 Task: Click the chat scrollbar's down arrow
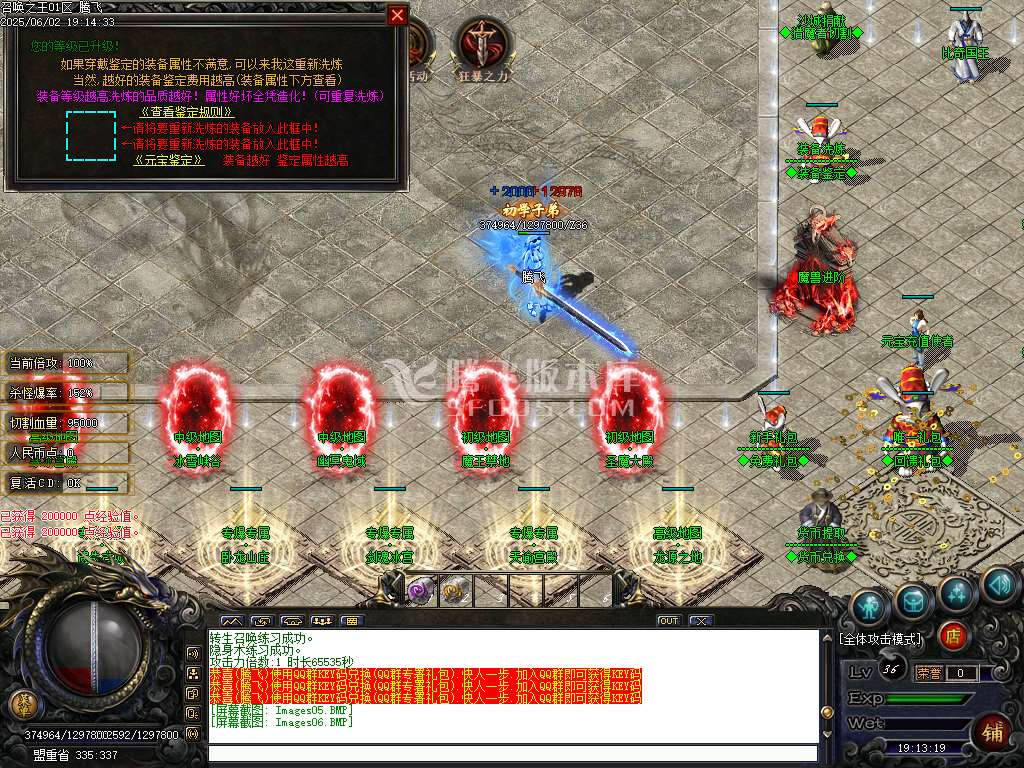pos(825,735)
